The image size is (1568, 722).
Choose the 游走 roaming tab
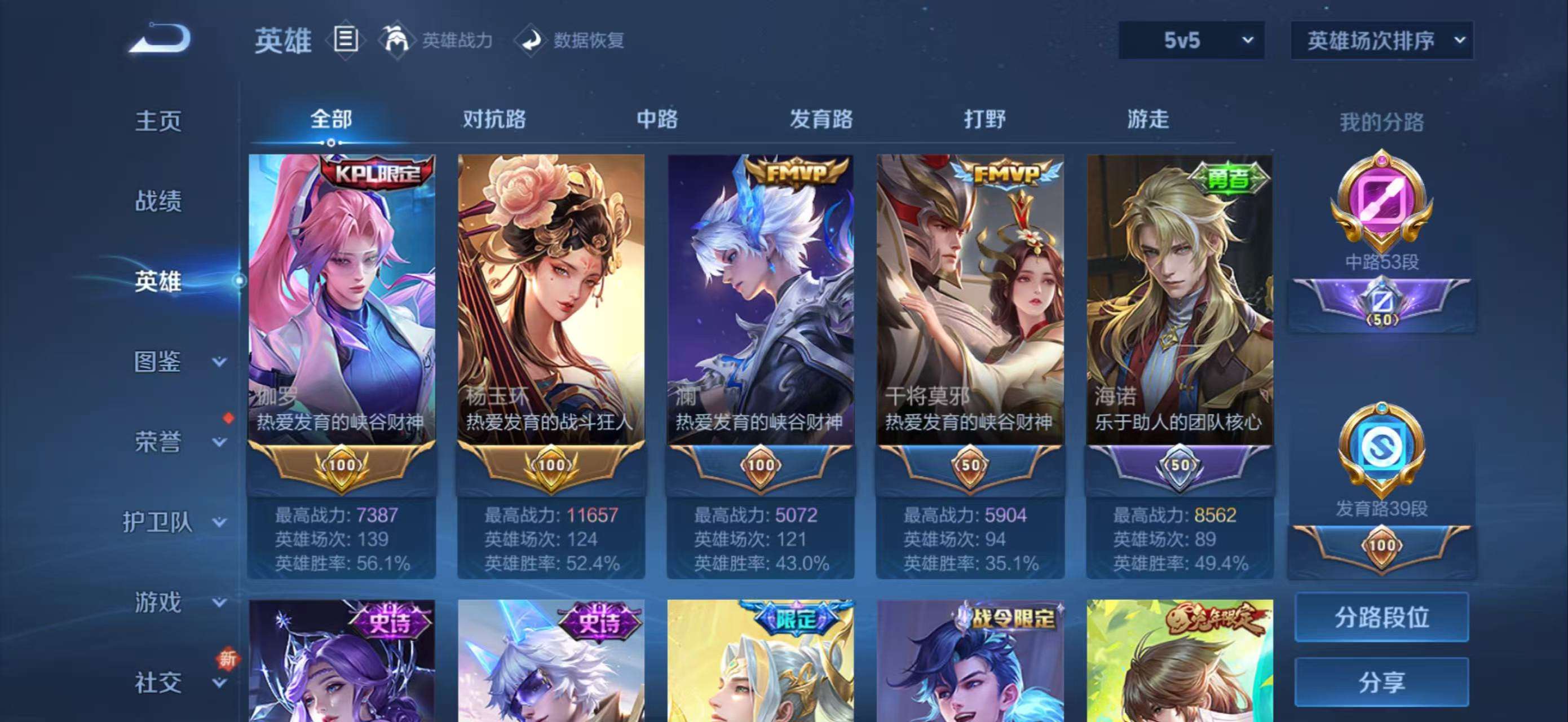(x=1147, y=118)
